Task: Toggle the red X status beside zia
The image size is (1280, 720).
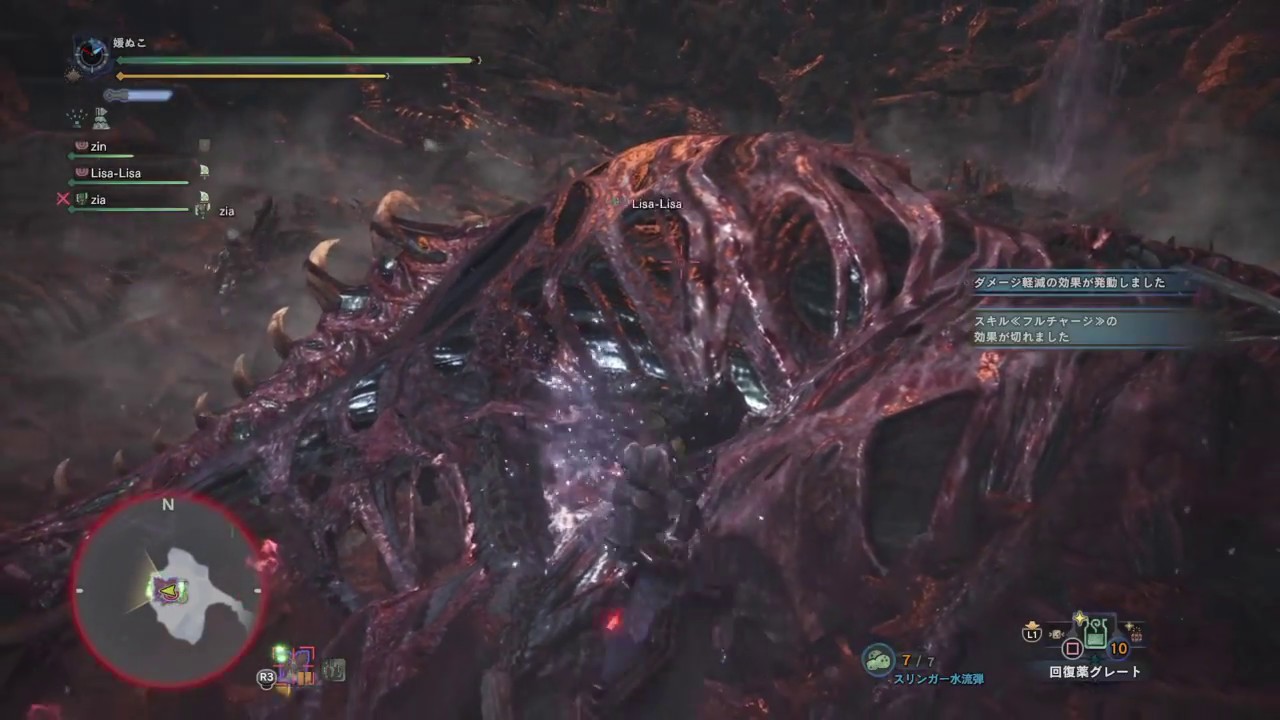Action: tap(63, 199)
